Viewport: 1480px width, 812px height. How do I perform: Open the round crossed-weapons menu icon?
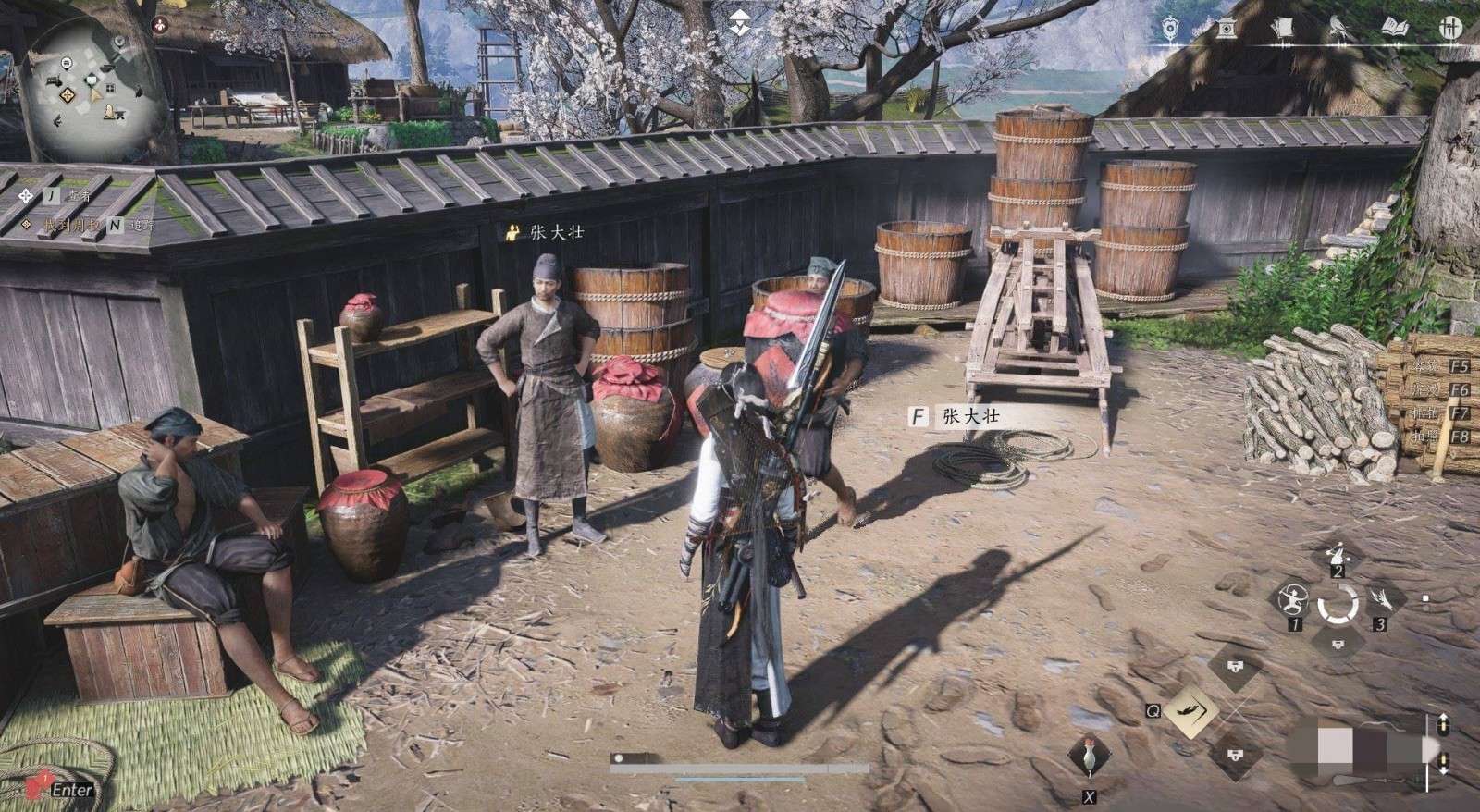(1449, 29)
